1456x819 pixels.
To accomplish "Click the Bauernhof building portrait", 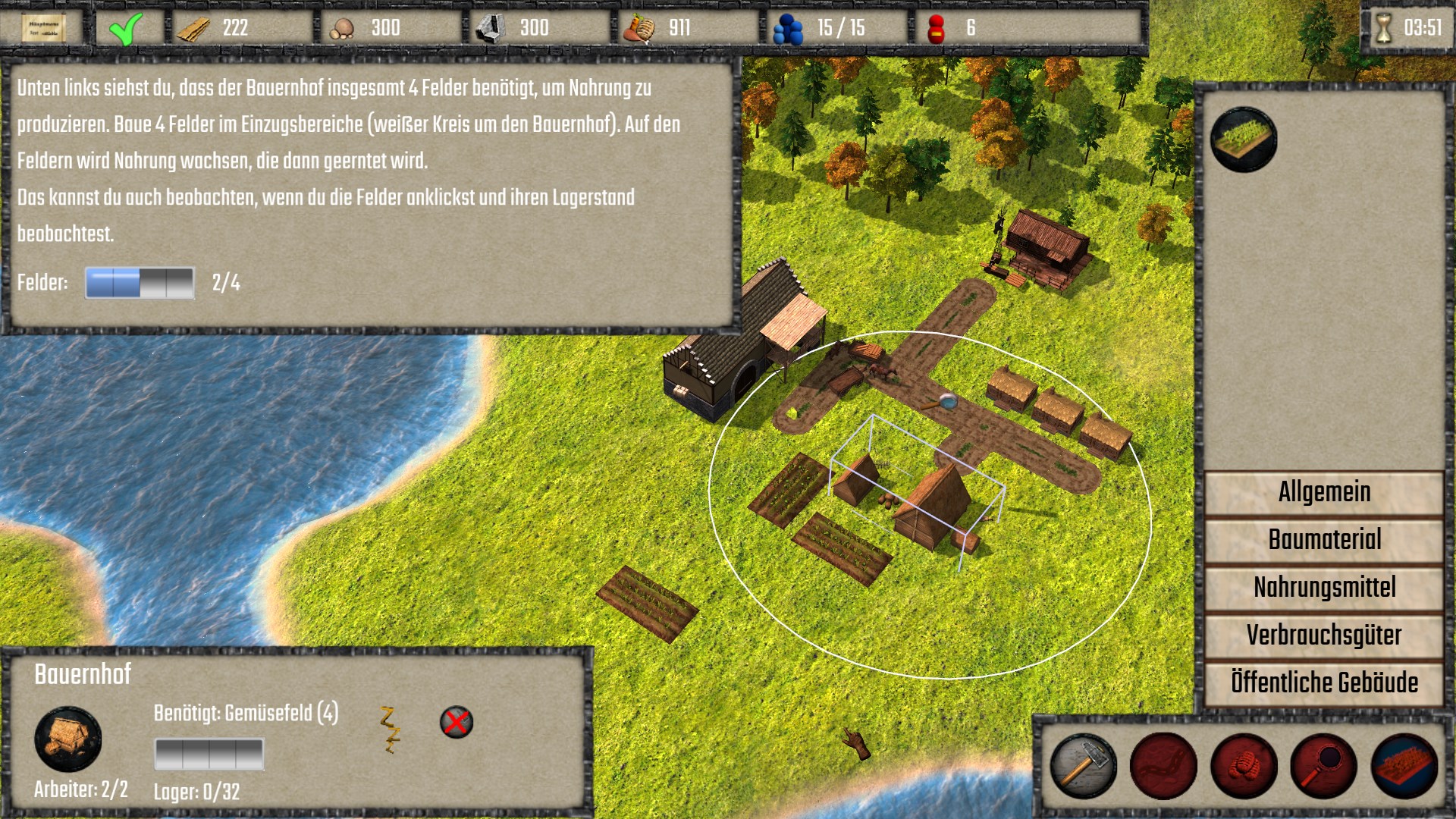I will click(x=68, y=739).
